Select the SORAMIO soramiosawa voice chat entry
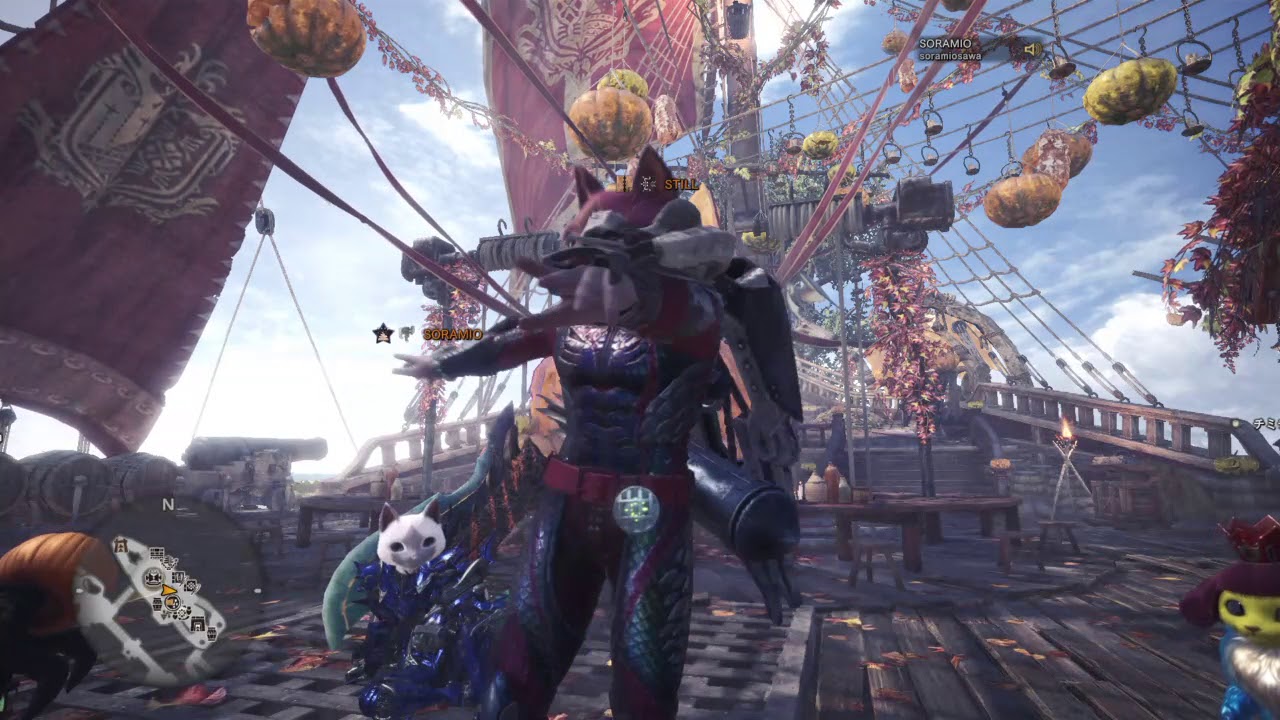 tap(949, 49)
